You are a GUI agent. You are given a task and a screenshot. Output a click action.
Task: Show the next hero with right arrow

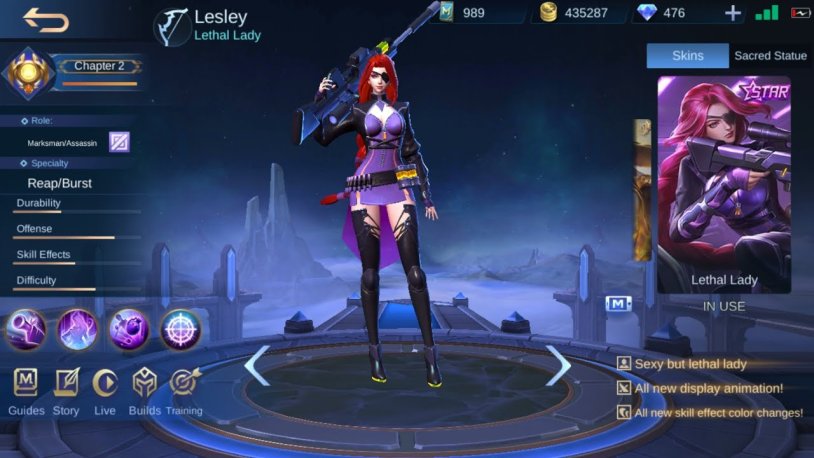pos(557,365)
